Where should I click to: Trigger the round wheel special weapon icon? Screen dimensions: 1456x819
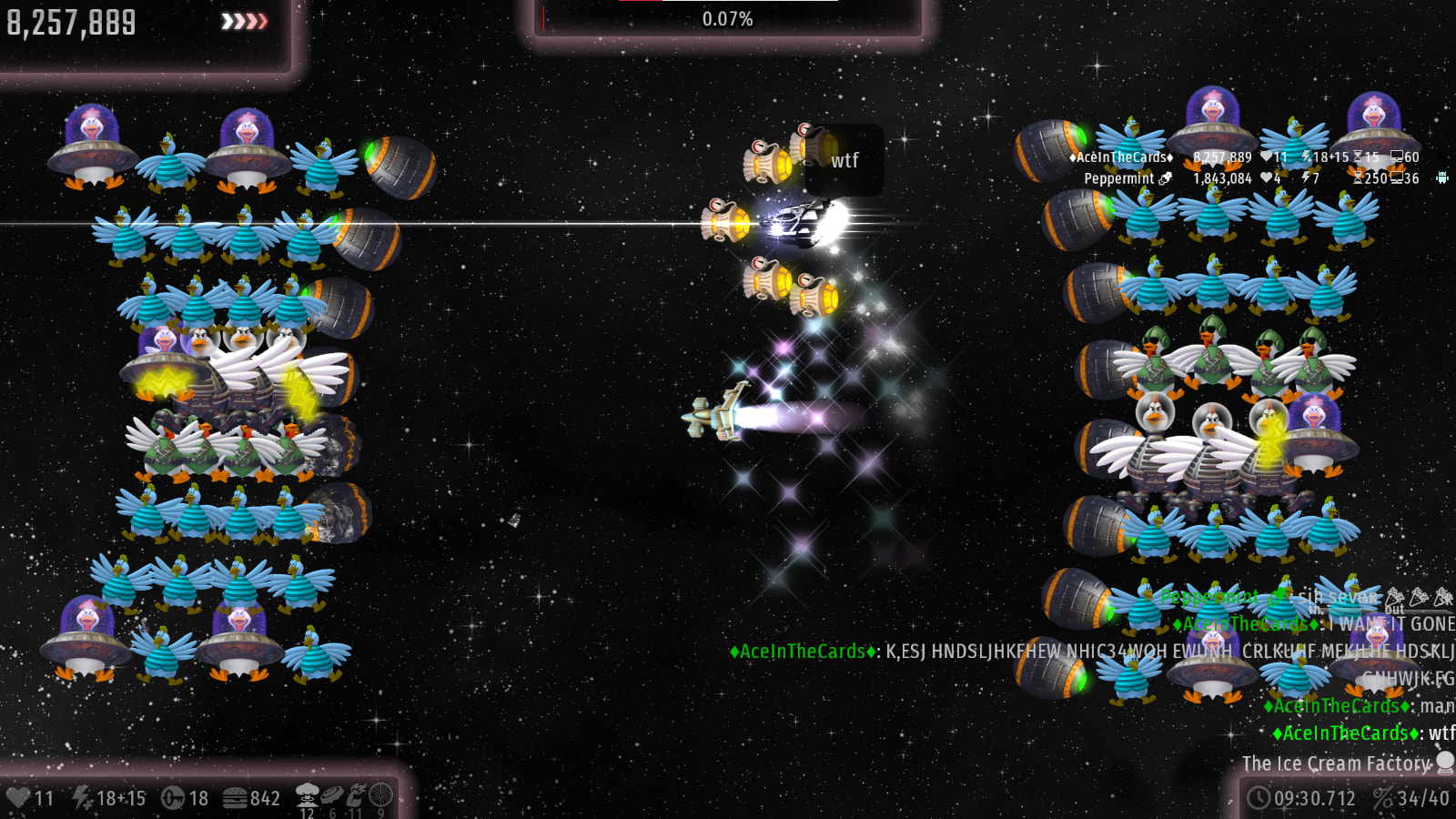pyautogui.click(x=381, y=794)
